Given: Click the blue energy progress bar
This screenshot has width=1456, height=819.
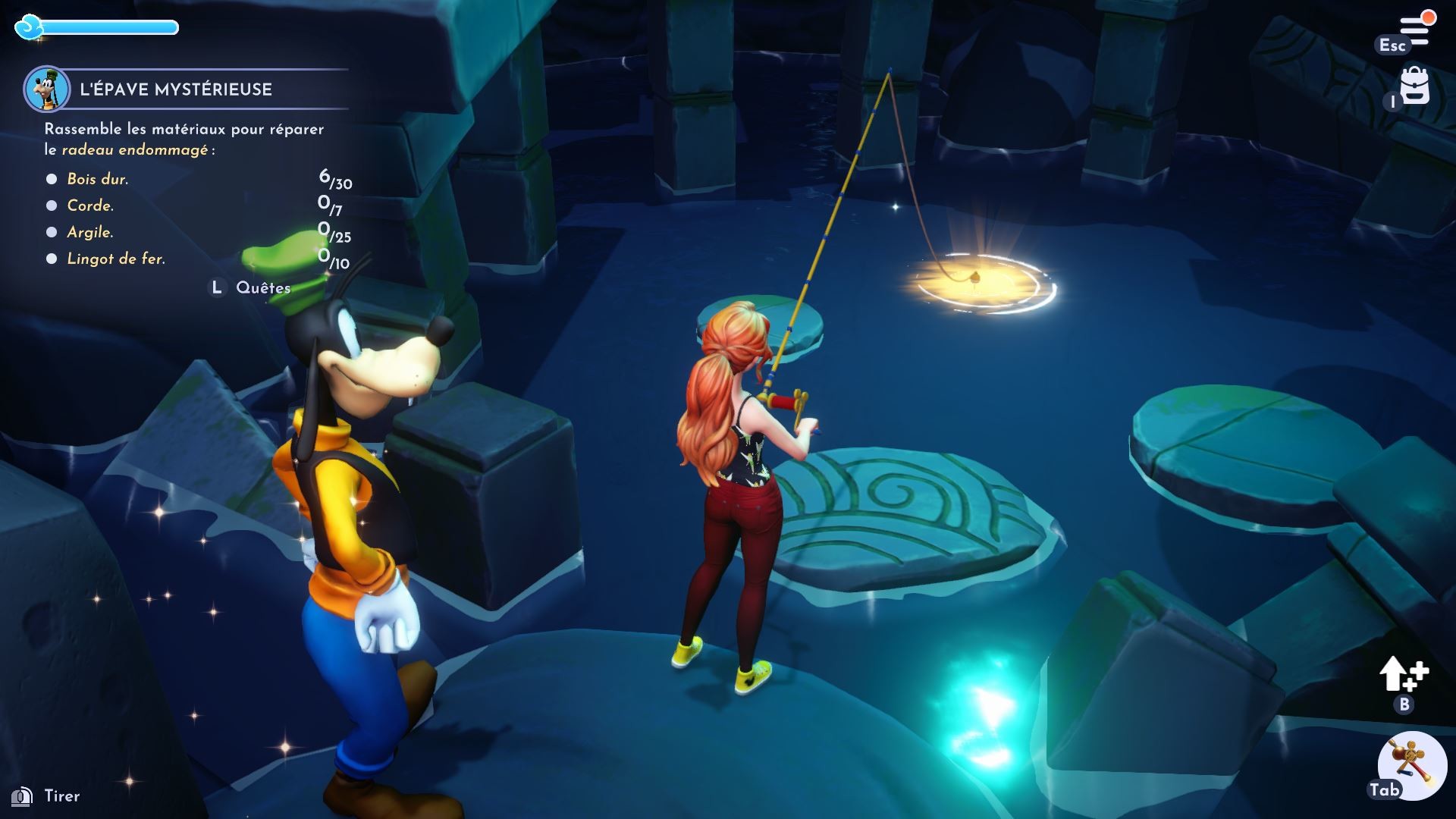Looking at the screenshot, I should click(110, 28).
